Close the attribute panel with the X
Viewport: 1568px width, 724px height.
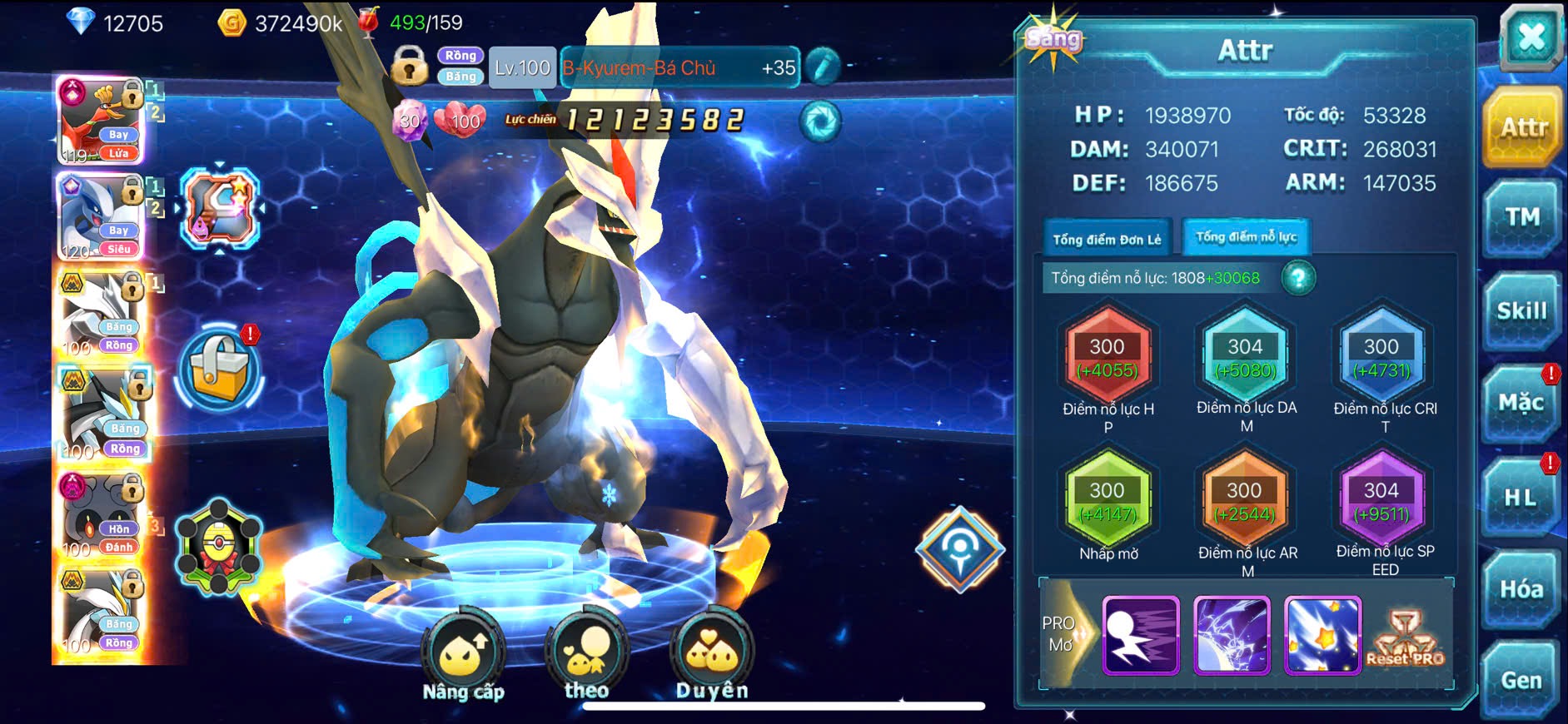(x=1531, y=37)
